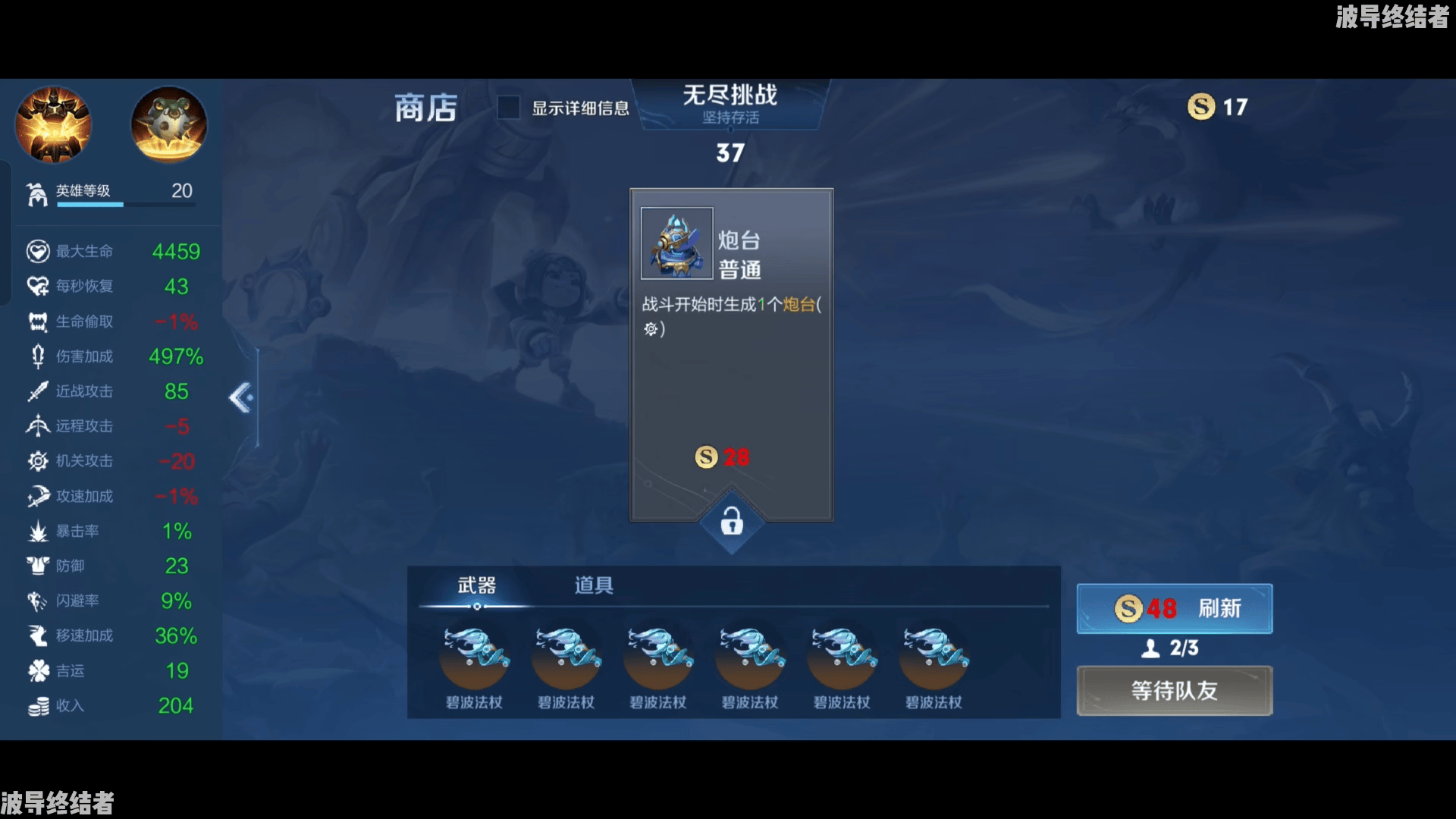The image size is (1456, 819).
Task: Click the 防御 shield icon
Action: click(37, 566)
